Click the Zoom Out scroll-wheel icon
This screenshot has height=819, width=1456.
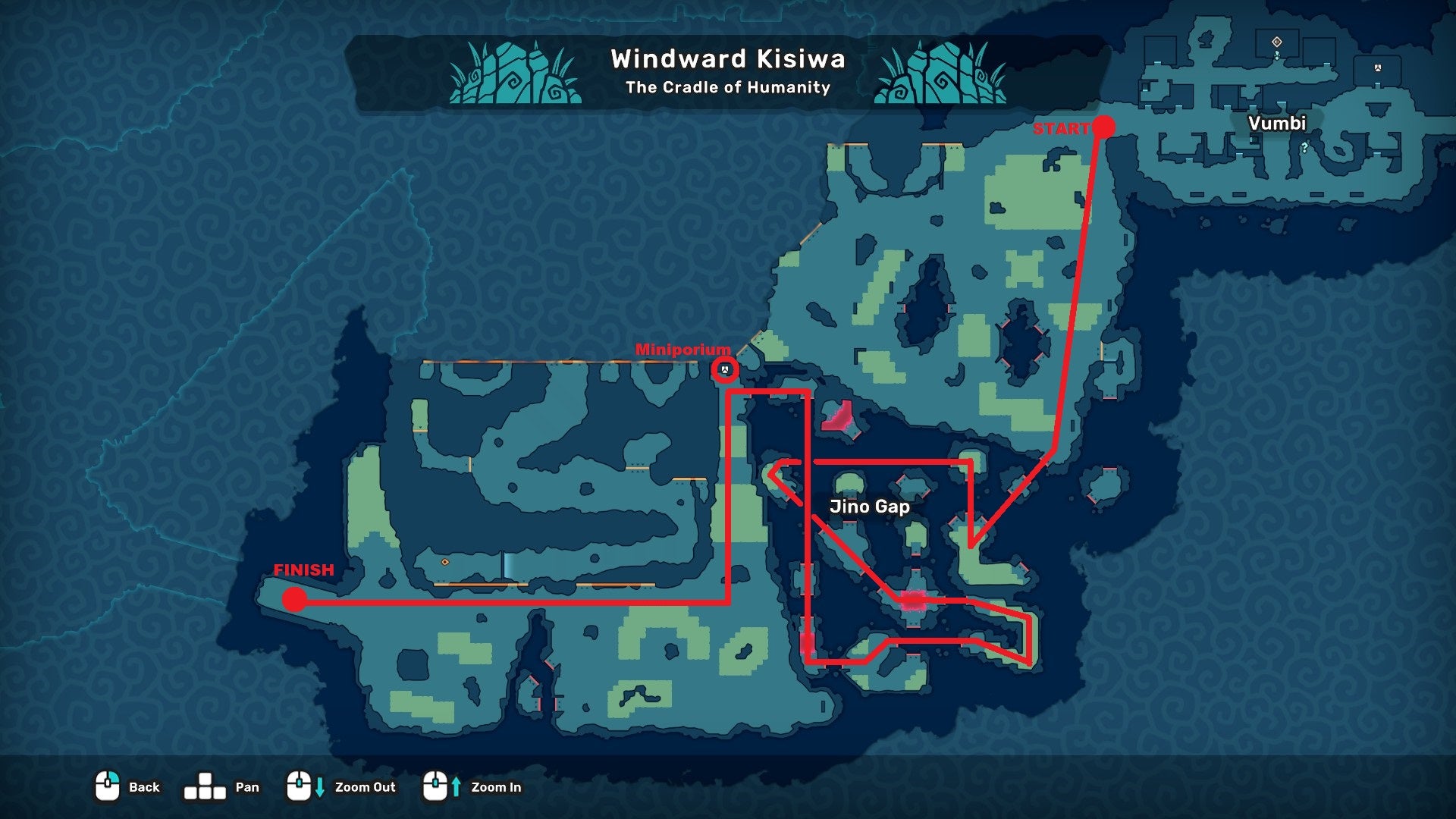pyautogui.click(x=300, y=786)
